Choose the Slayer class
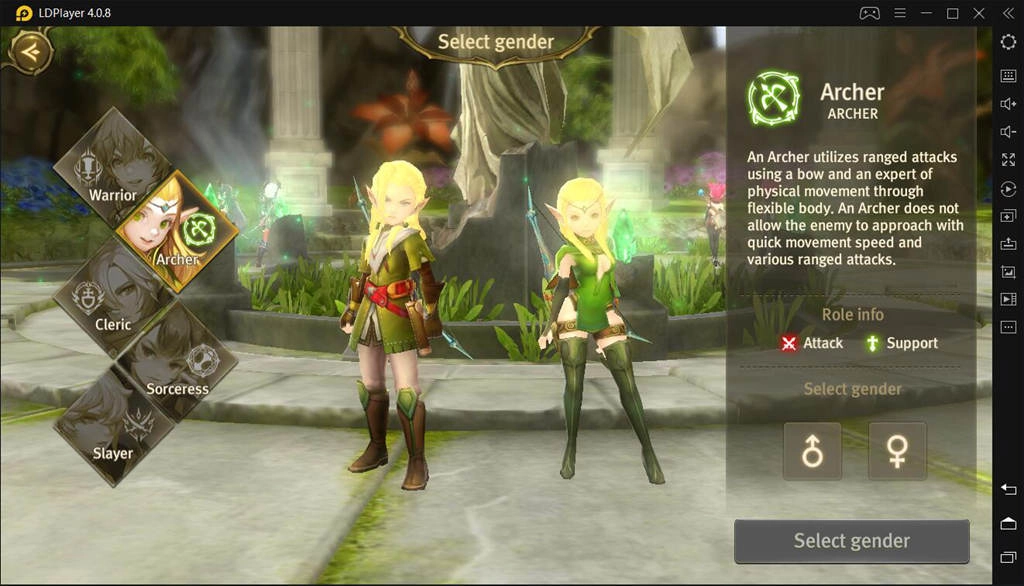 pyautogui.click(x=112, y=428)
